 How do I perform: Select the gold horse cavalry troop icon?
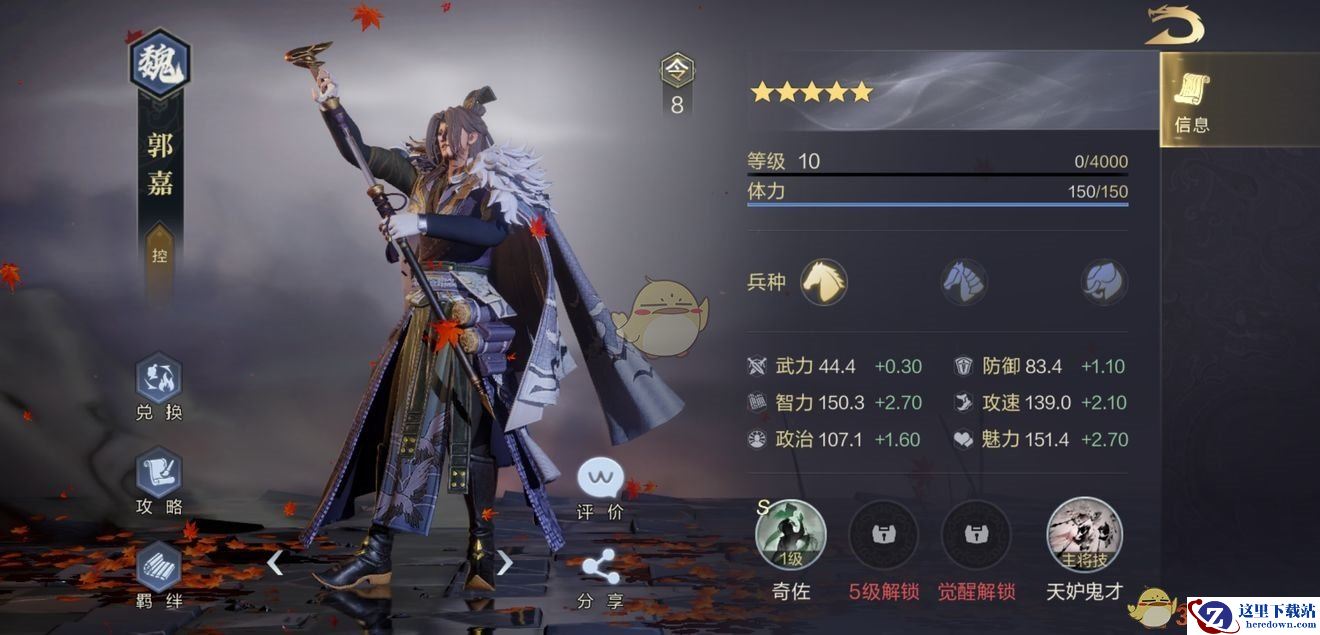pyautogui.click(x=823, y=281)
